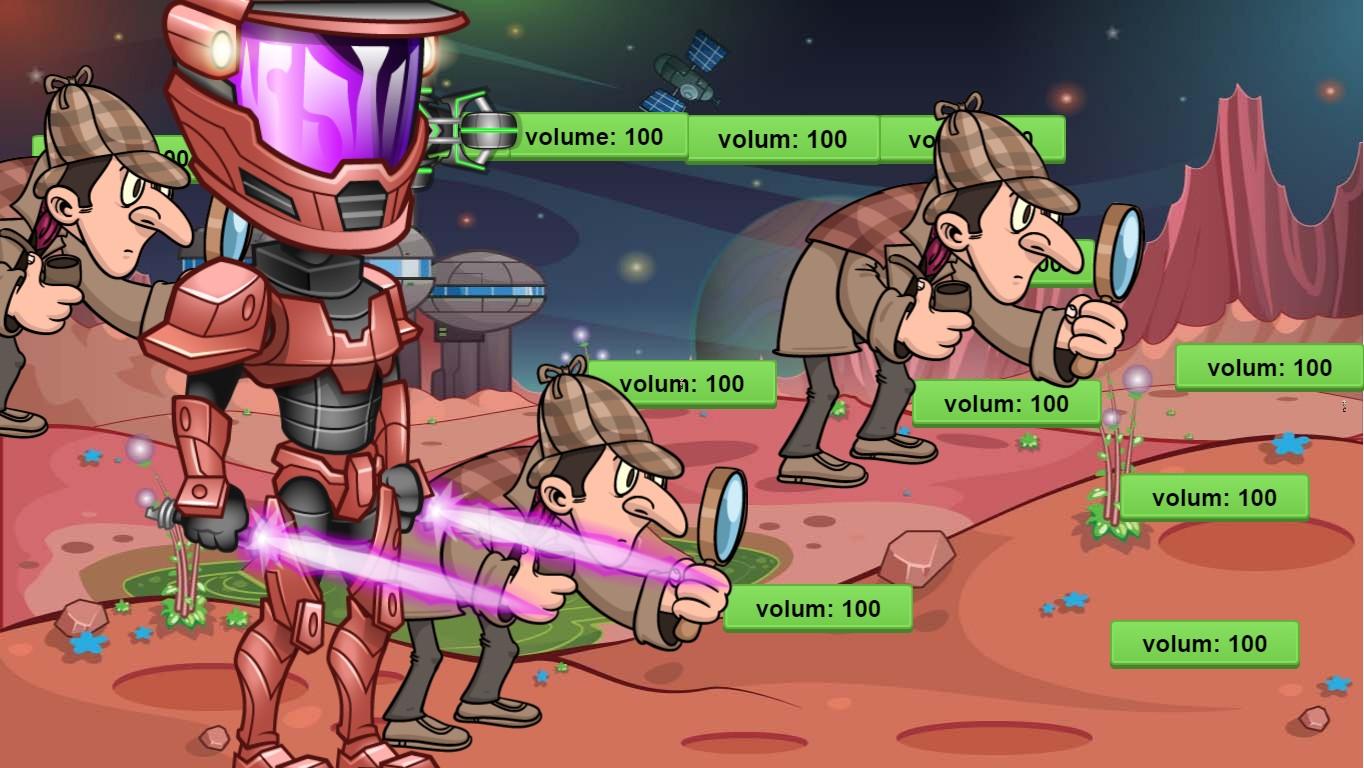Click the correctly spelled 'volume: 100' button beside the cannon

click(x=597, y=137)
